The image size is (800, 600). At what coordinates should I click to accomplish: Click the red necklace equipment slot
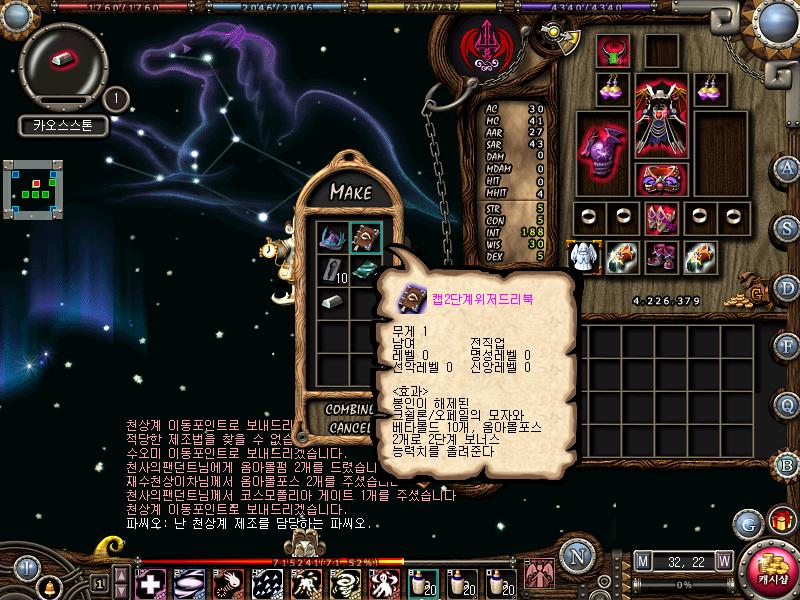pyautogui.click(x=613, y=50)
